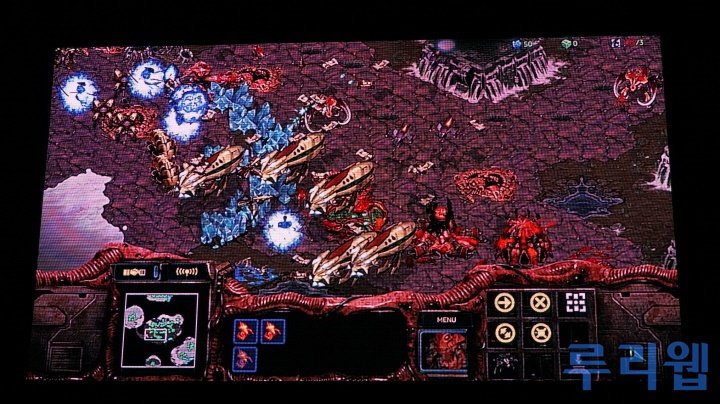The image size is (720, 404).
Task: Issue the Move command arrow icon
Action: pyautogui.click(x=505, y=303)
